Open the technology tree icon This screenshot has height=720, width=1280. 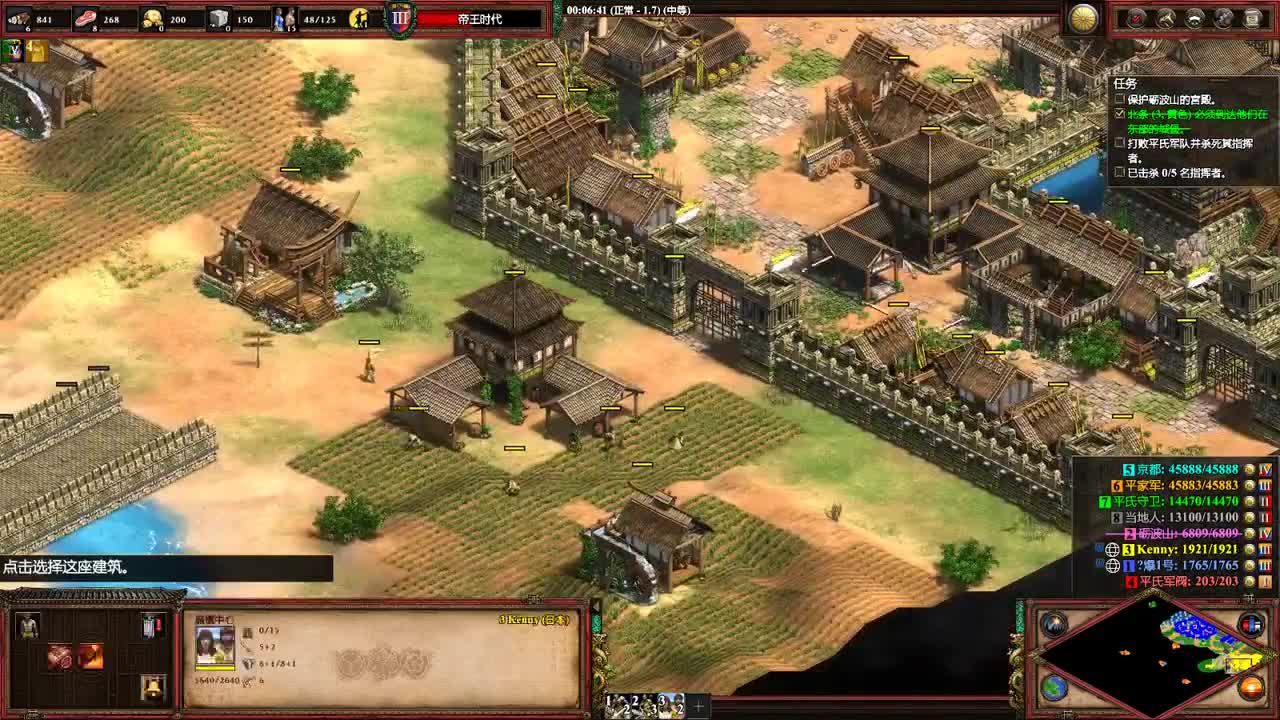[1222, 19]
